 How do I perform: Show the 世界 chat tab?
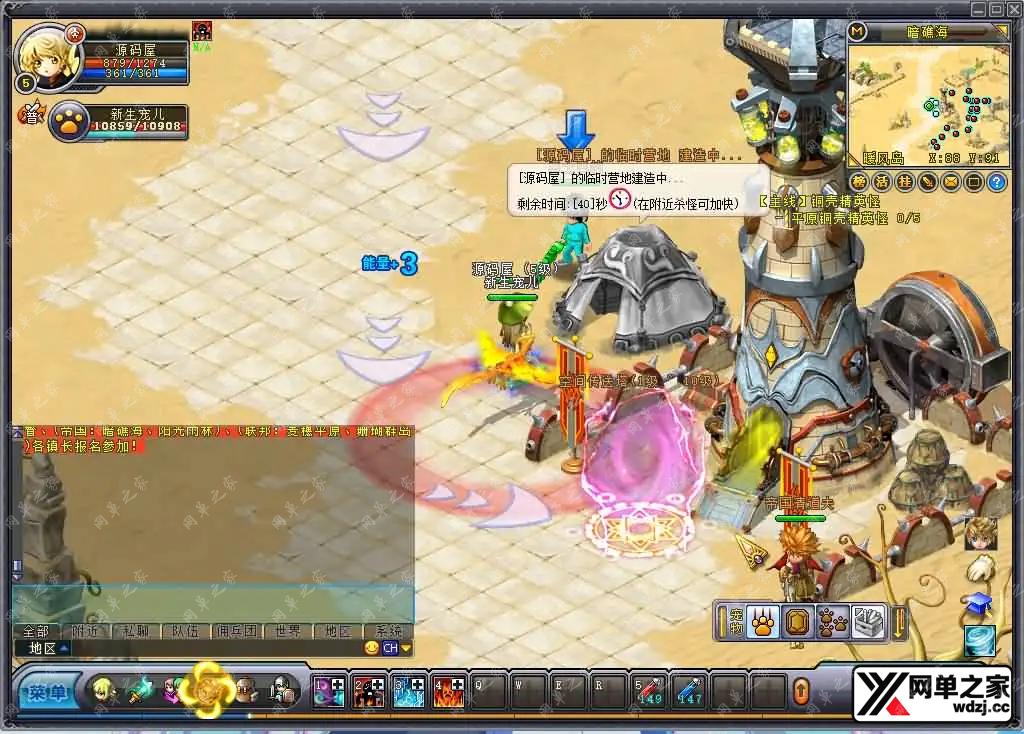click(x=287, y=631)
